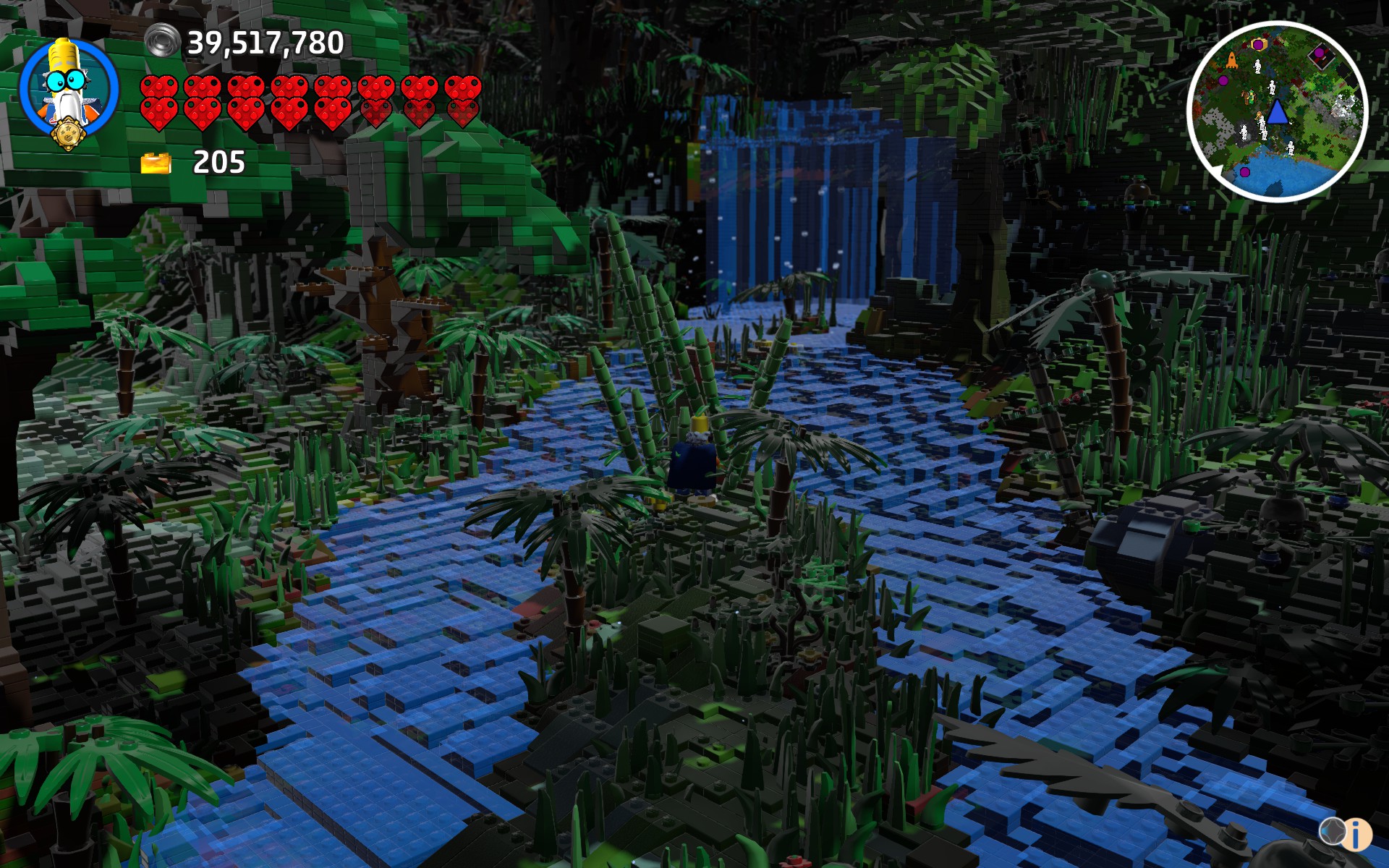The width and height of the screenshot is (1389, 868).
Task: Toggle the green NPC figure on the minimap
Action: pos(1252,97)
